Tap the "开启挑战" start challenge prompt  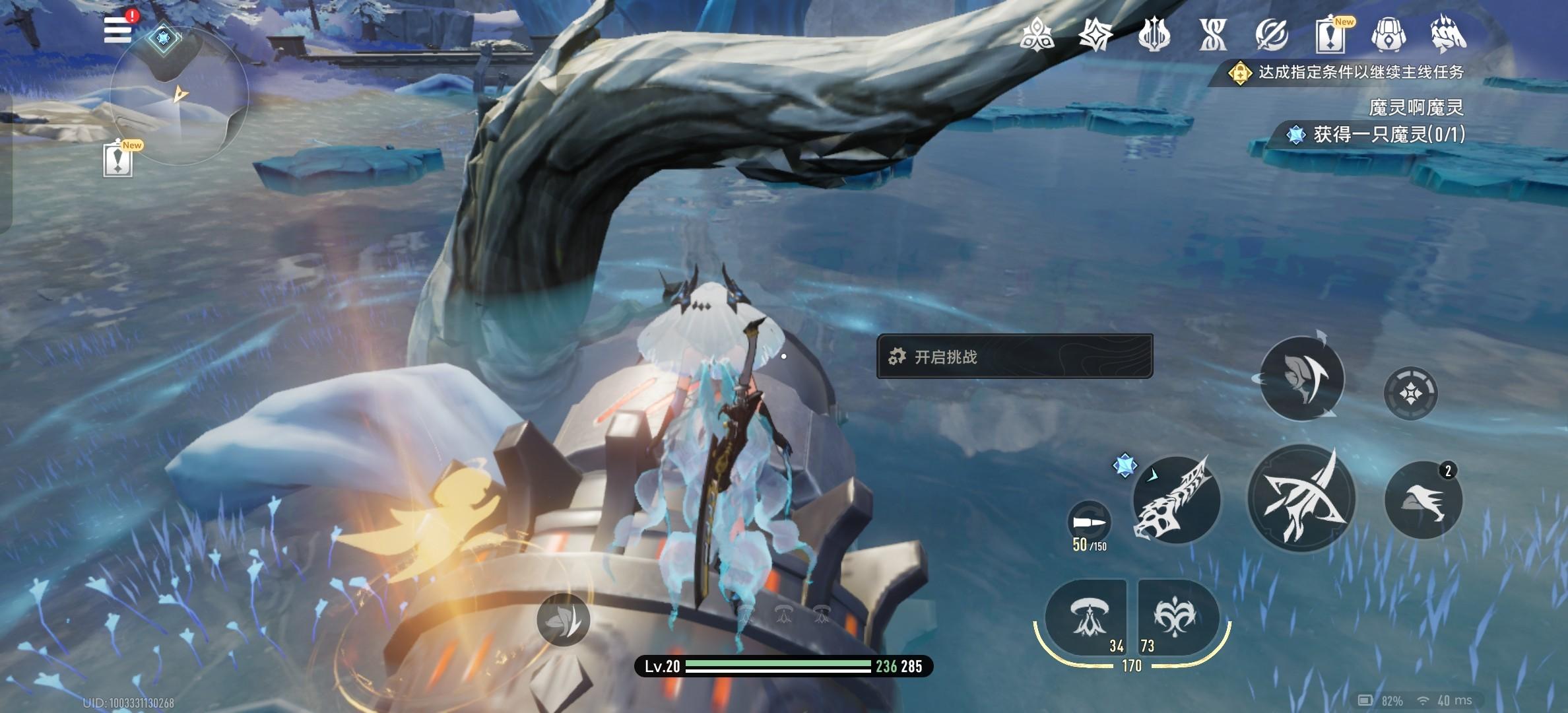click(1014, 356)
